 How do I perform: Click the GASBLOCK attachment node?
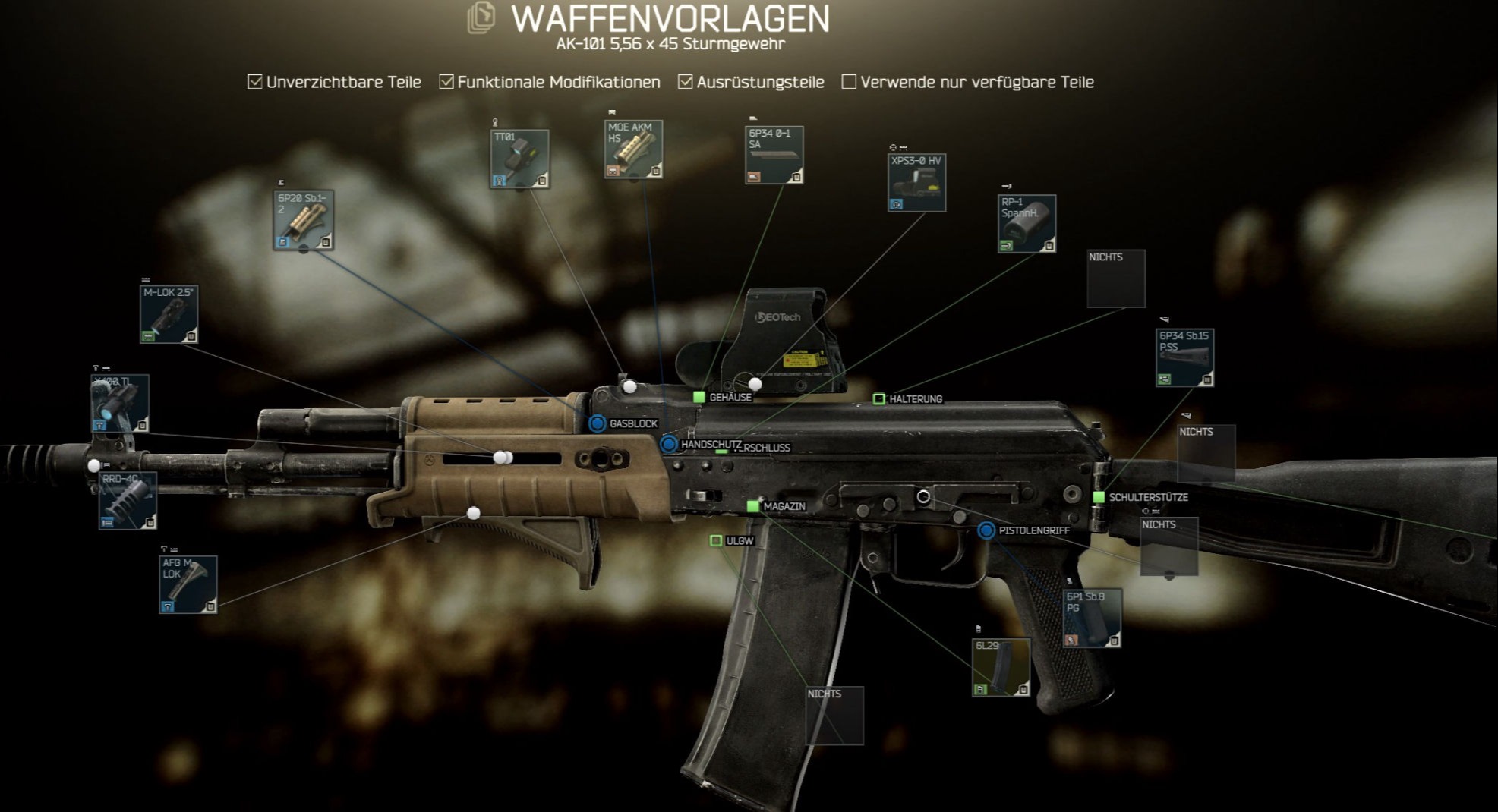coord(598,423)
